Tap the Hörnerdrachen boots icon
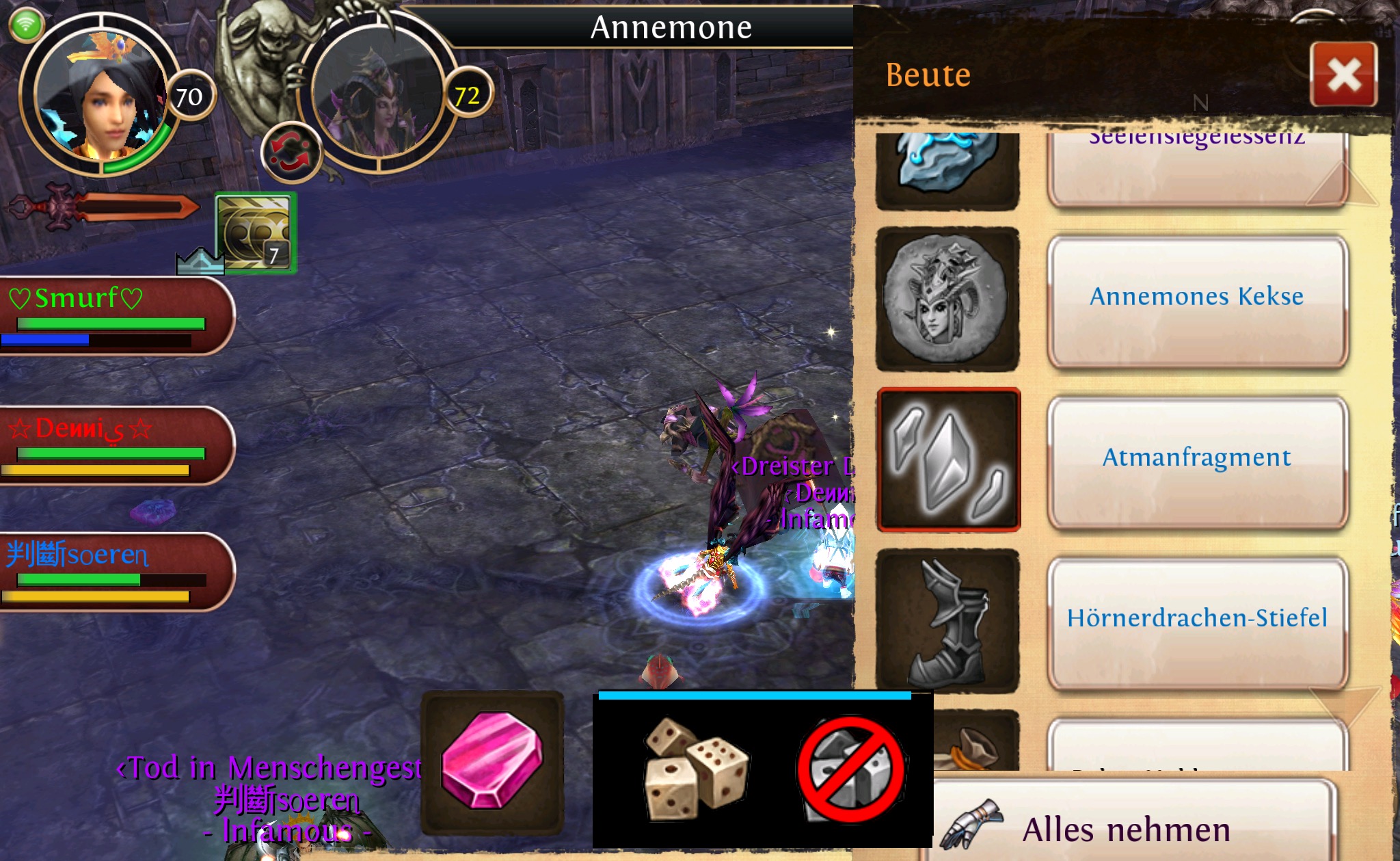Screen dimensions: 1400x861 click(x=947, y=620)
